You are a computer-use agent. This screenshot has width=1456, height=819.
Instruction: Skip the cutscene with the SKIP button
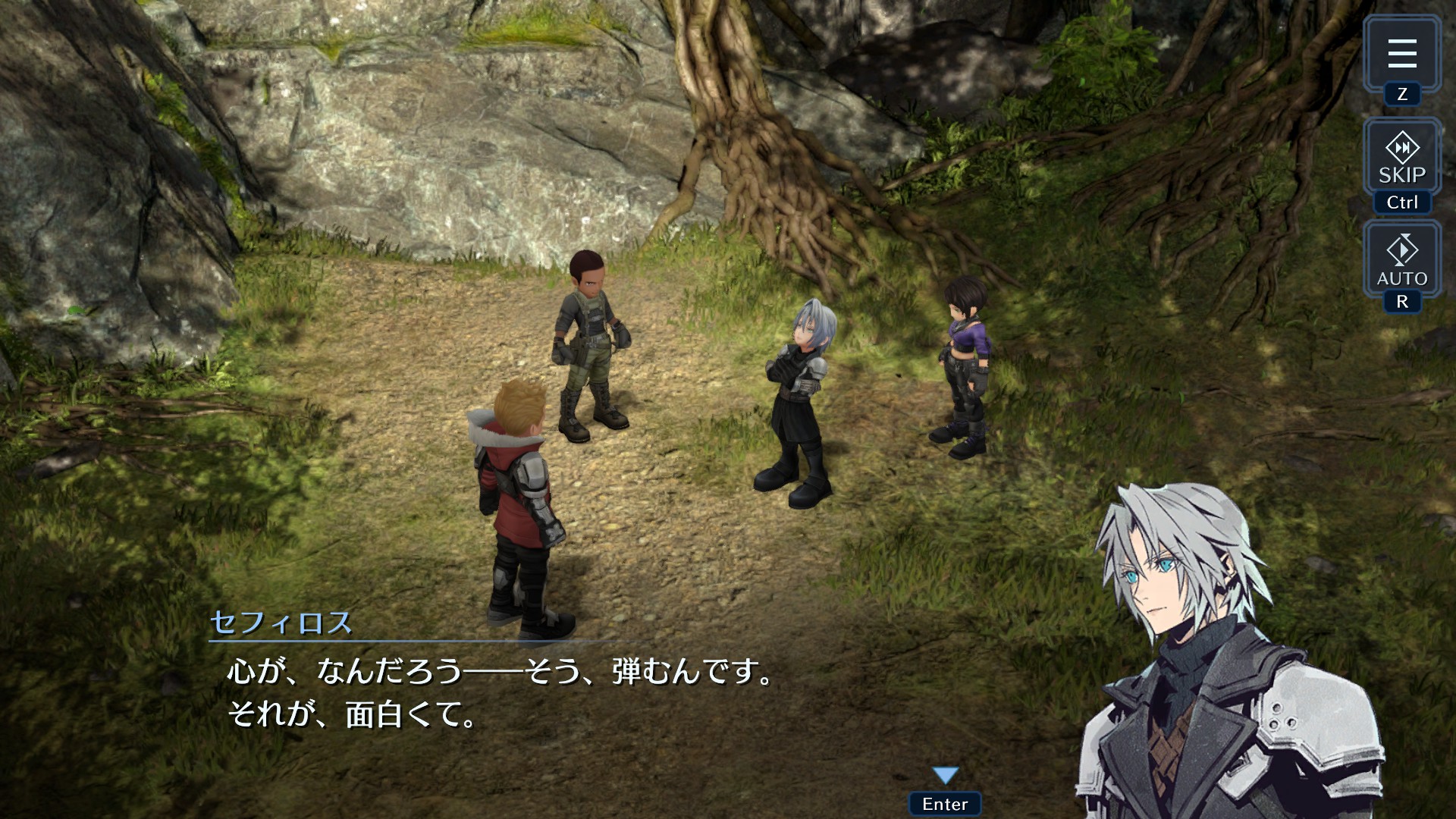(x=1401, y=158)
